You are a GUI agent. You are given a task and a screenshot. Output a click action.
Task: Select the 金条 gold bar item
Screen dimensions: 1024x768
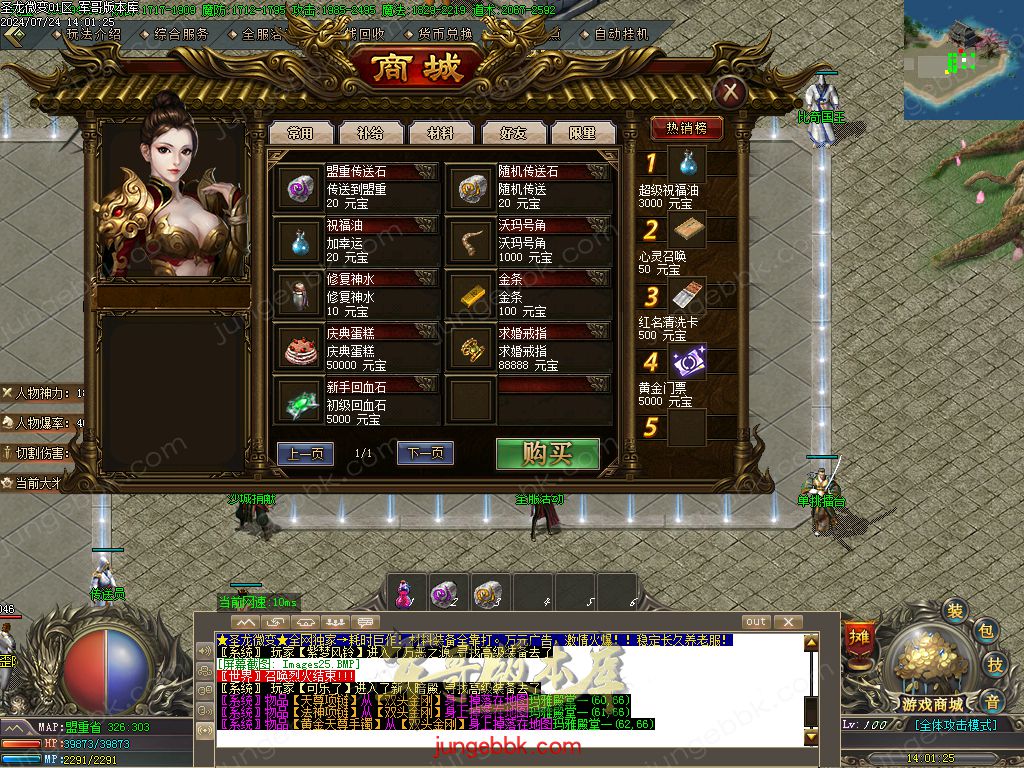[470, 295]
